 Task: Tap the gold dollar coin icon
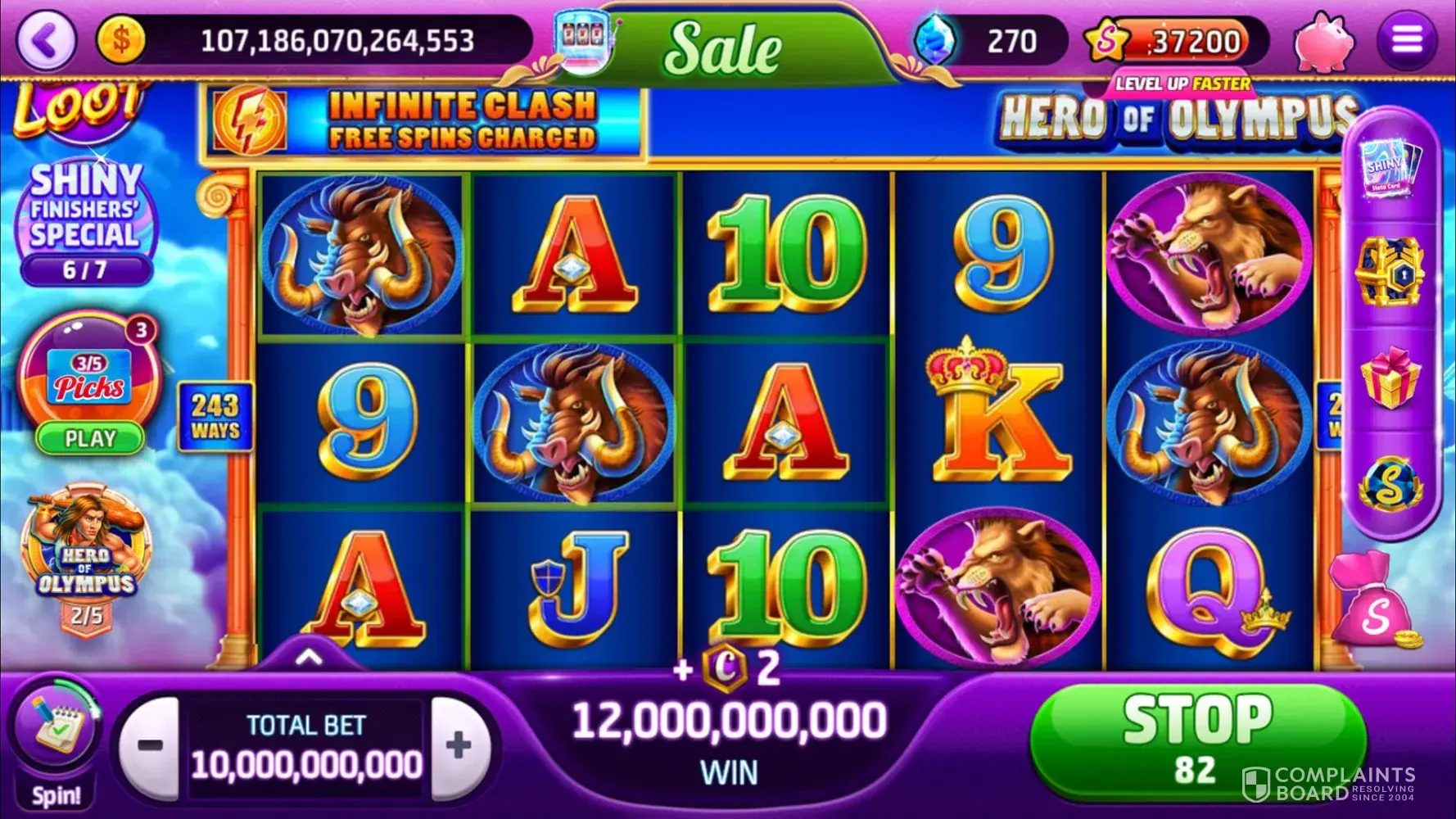coord(121,40)
